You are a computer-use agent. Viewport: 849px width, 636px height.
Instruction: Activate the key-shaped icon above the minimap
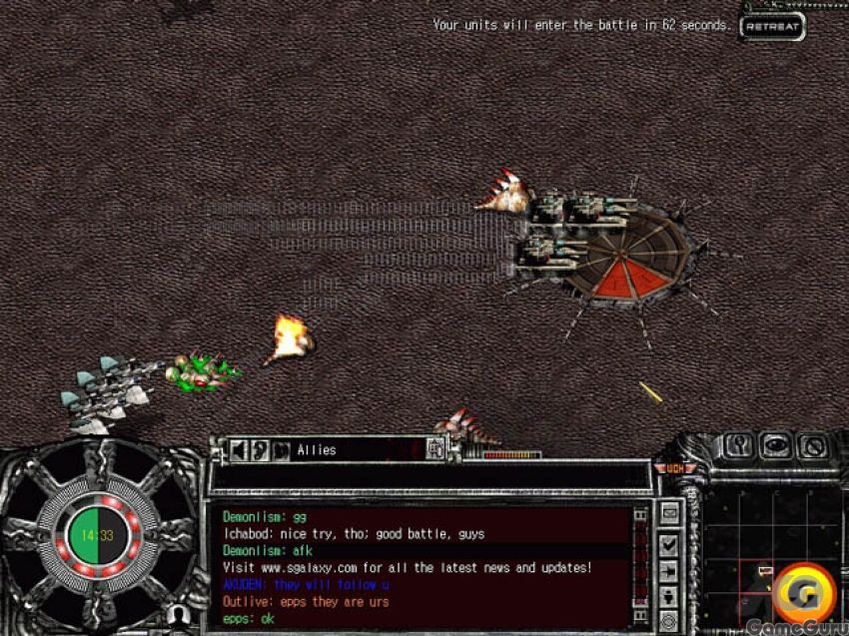point(738,446)
